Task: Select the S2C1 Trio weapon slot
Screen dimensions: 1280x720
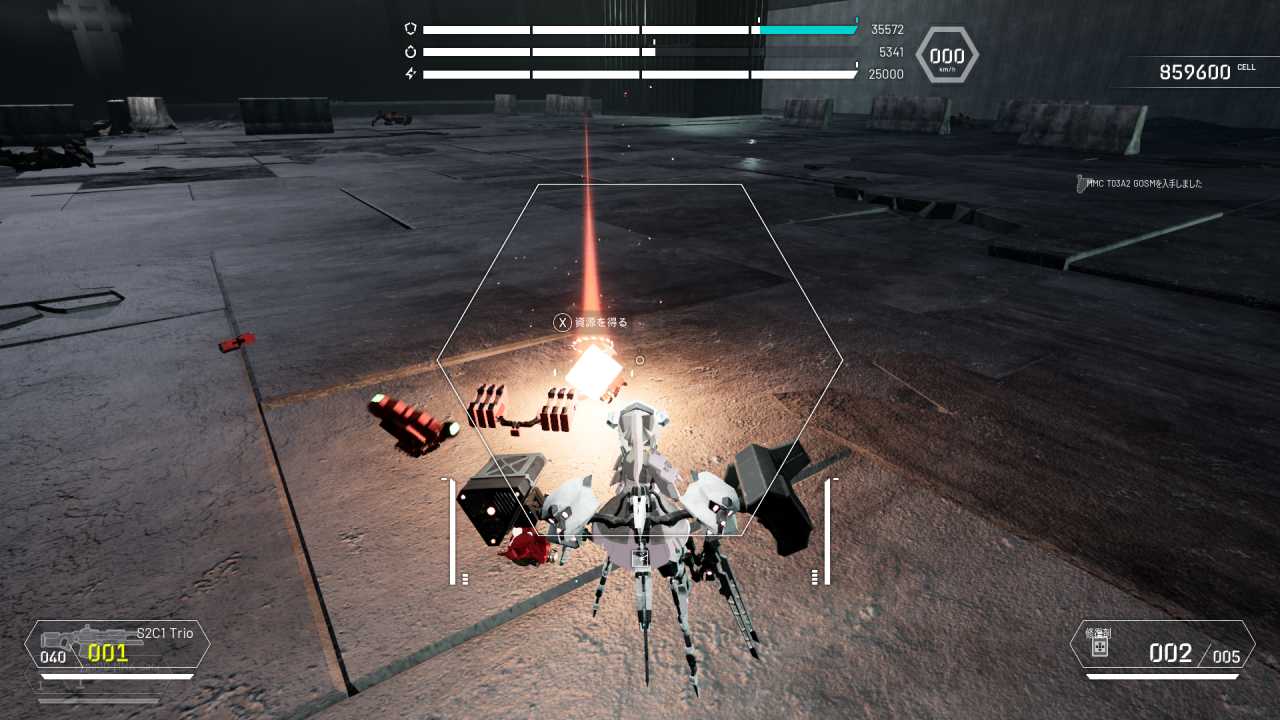Action: pyautogui.click(x=117, y=644)
